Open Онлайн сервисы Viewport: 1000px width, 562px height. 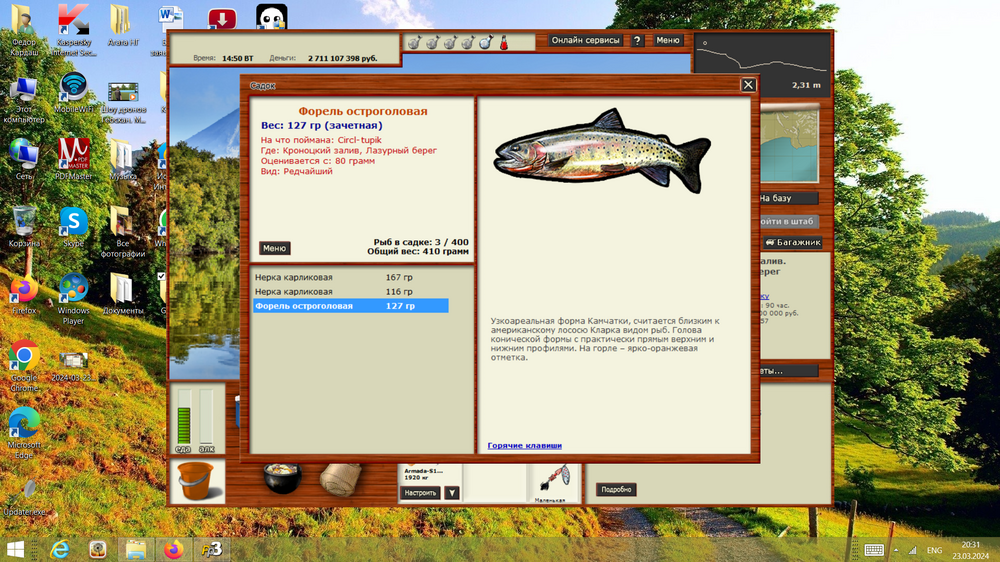585,41
